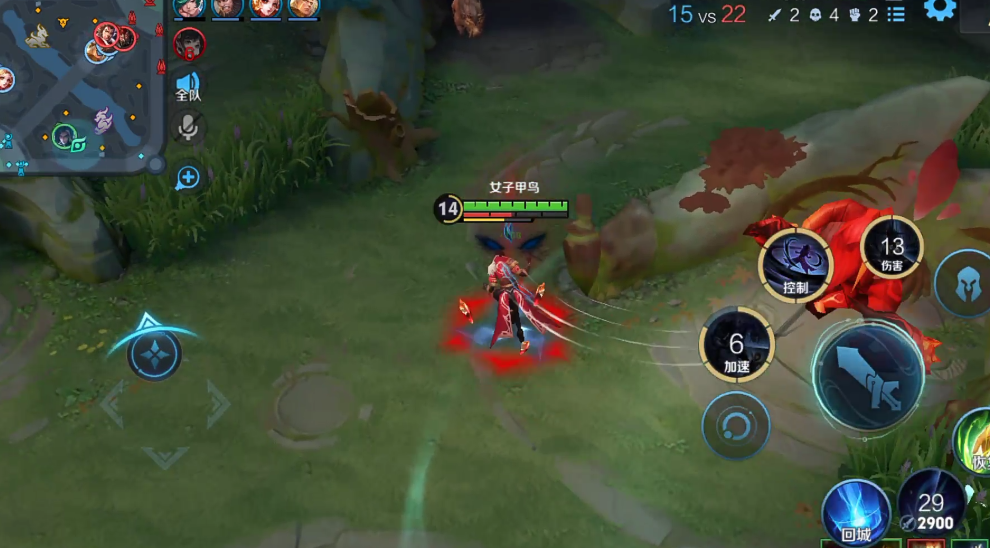This screenshot has height=548, width=990.
Task: Unmute the crossed-out microphone
Action: pos(187,127)
